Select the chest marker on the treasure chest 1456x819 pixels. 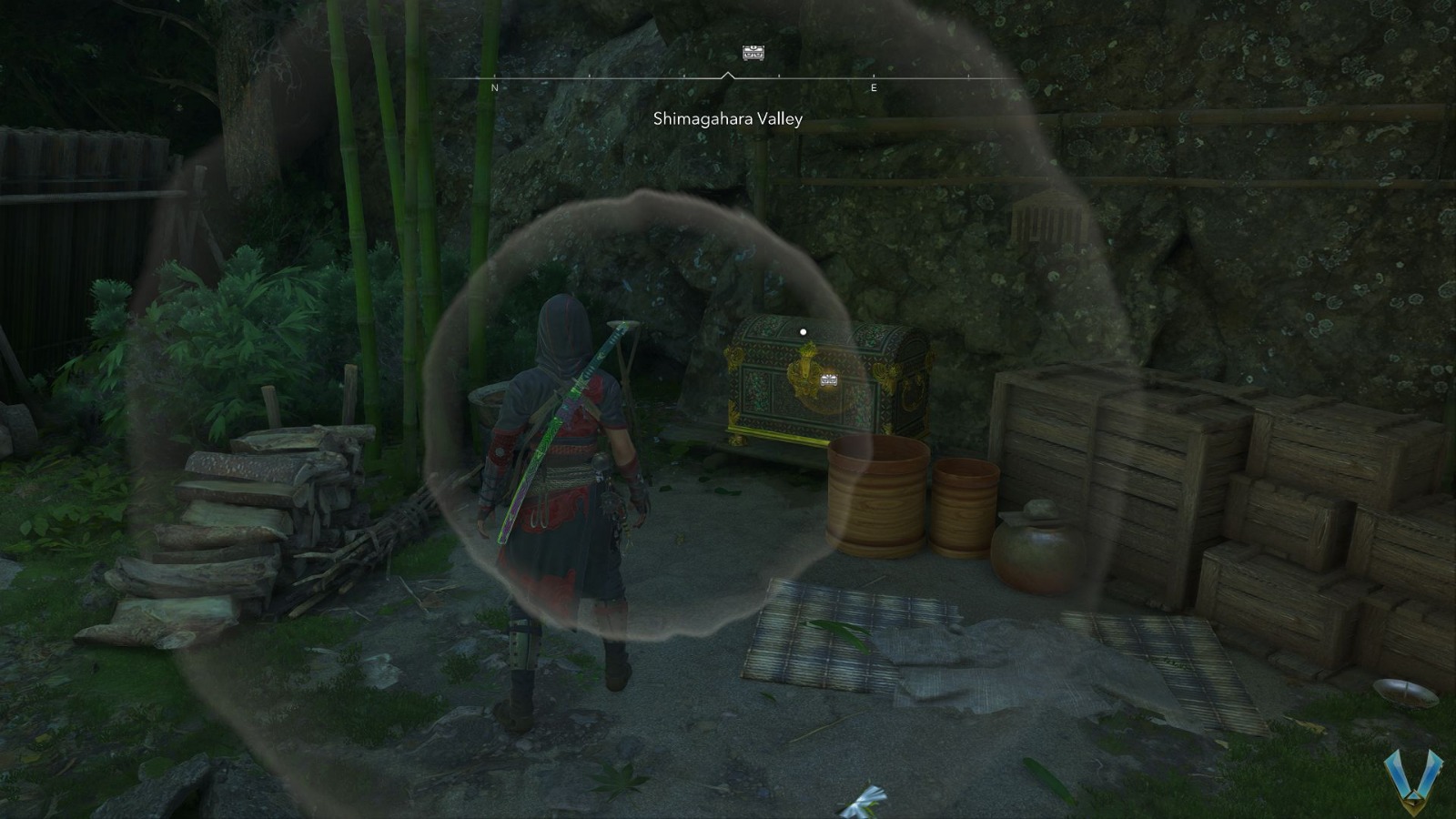[829, 379]
